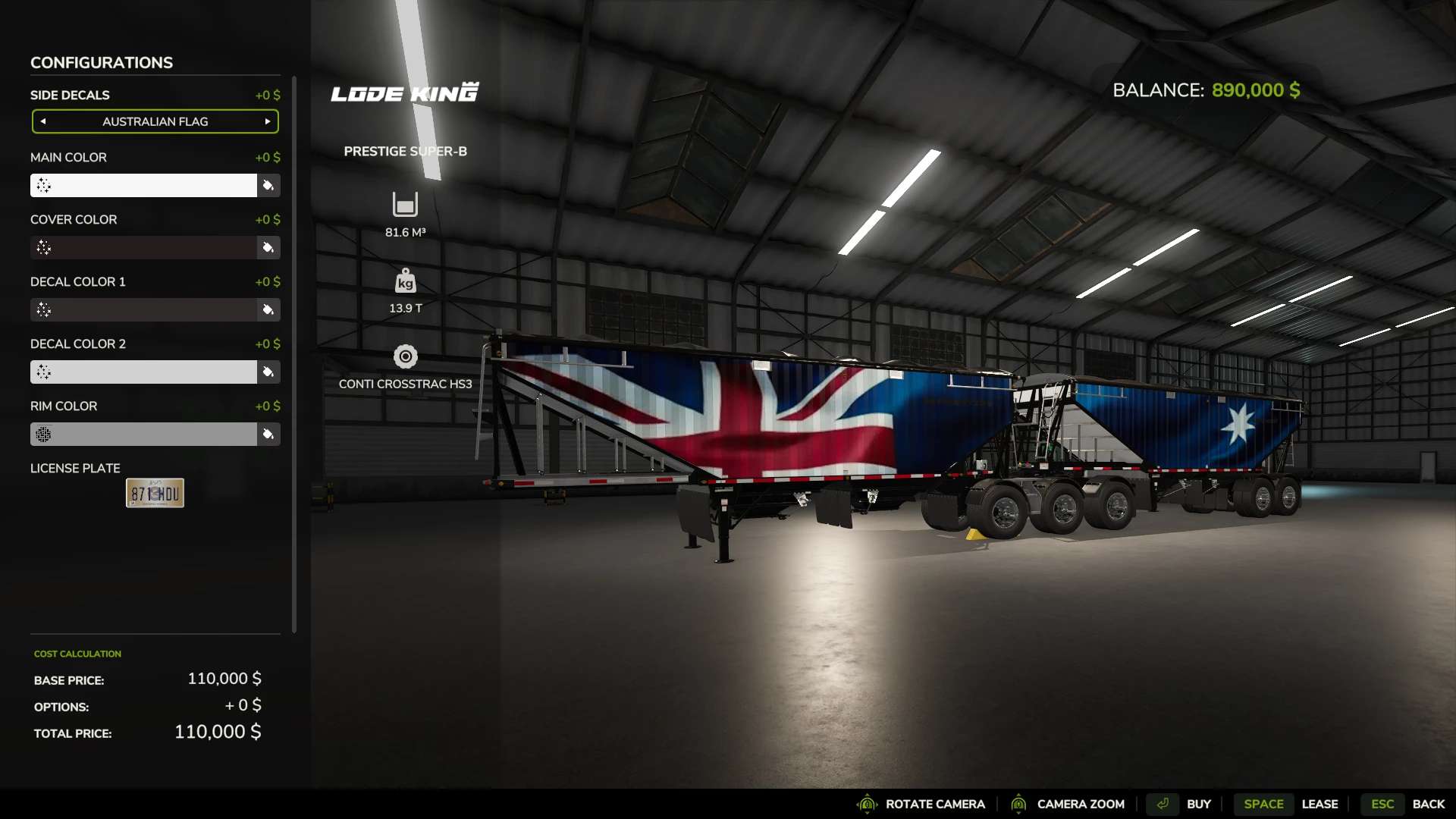Screen dimensions: 1456x819
Task: Select next side decal with right arrow
Action: point(267,121)
